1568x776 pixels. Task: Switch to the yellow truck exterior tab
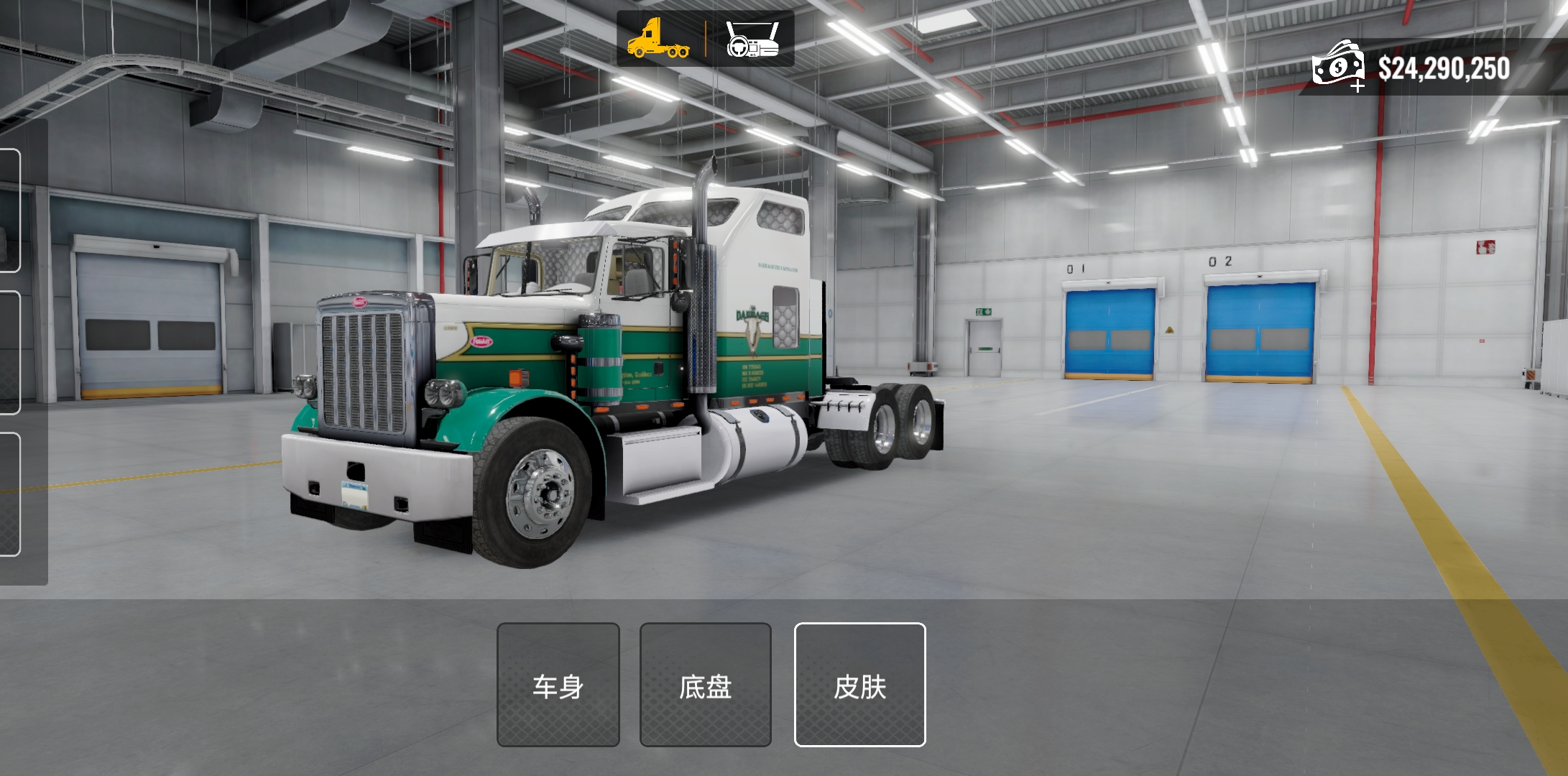coord(658,39)
